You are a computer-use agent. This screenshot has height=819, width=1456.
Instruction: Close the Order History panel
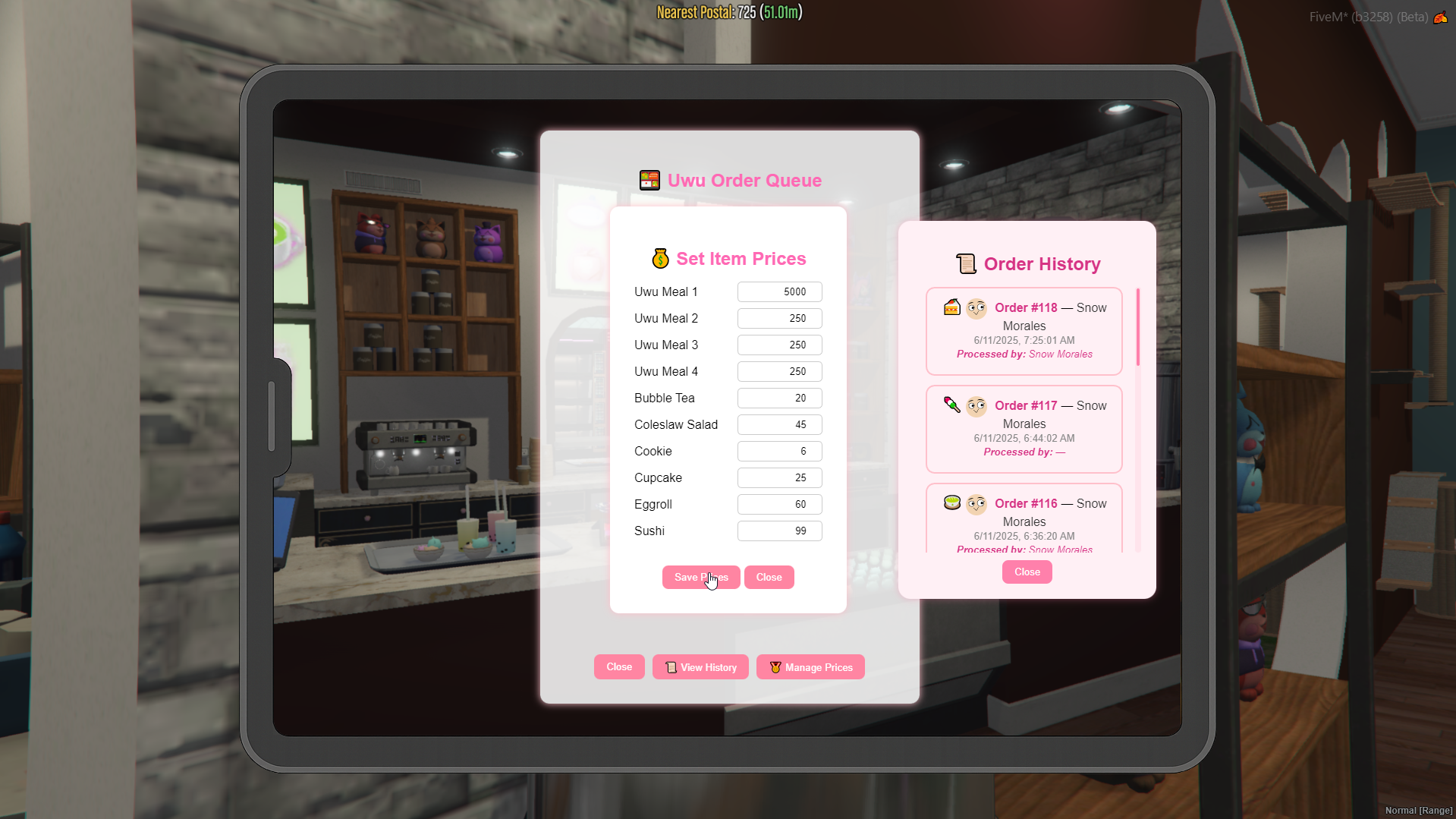1027,572
